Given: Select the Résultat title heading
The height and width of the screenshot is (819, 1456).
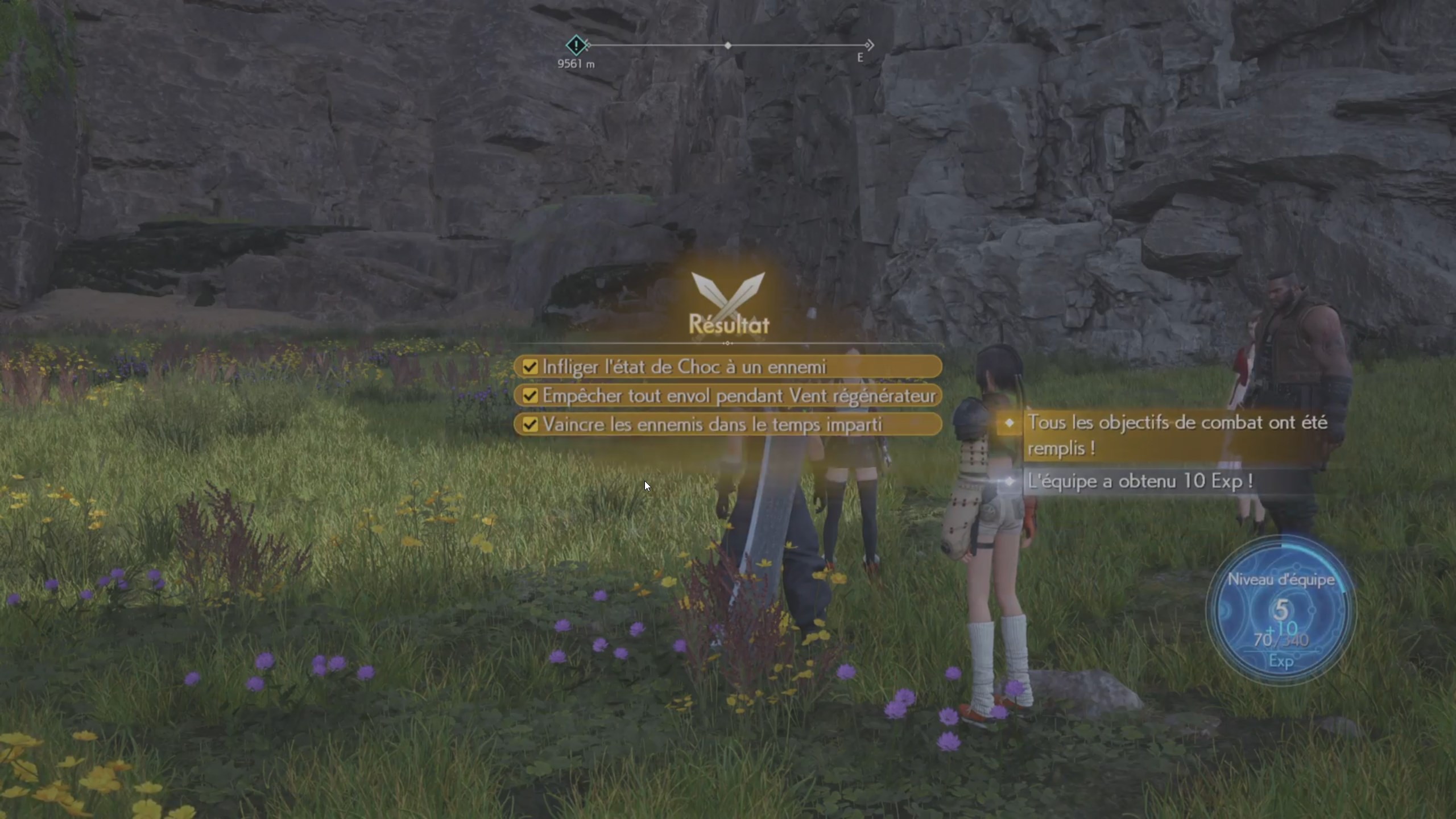Looking at the screenshot, I should pos(728,325).
